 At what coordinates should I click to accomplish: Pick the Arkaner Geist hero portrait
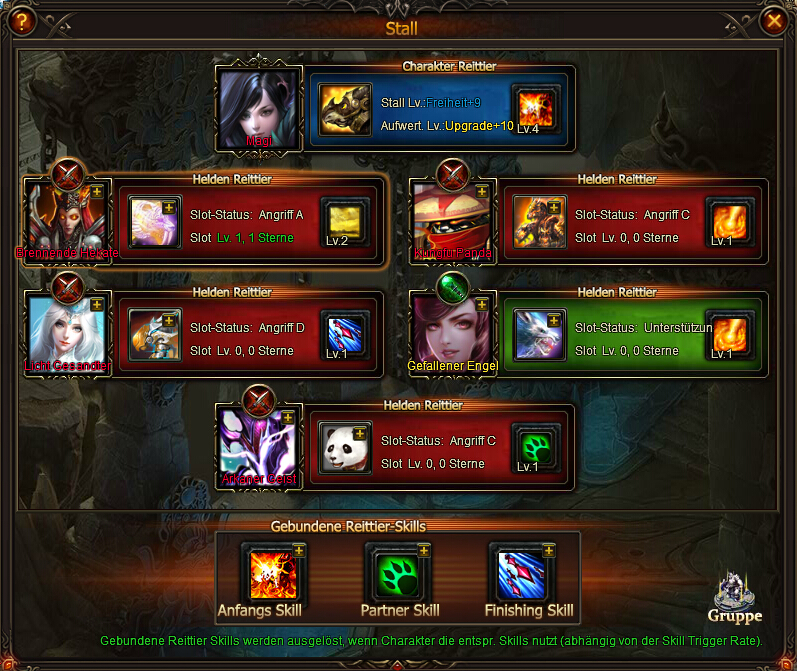[x=258, y=447]
